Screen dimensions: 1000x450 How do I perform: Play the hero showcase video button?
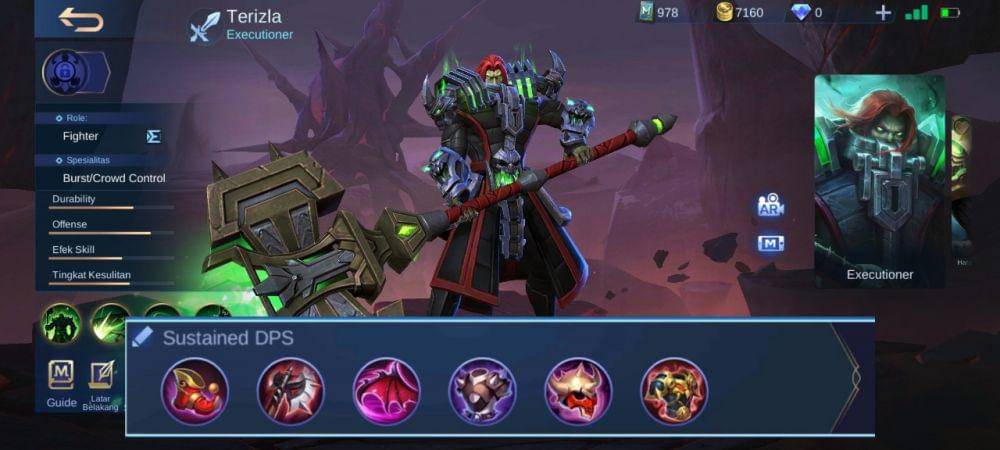point(769,243)
